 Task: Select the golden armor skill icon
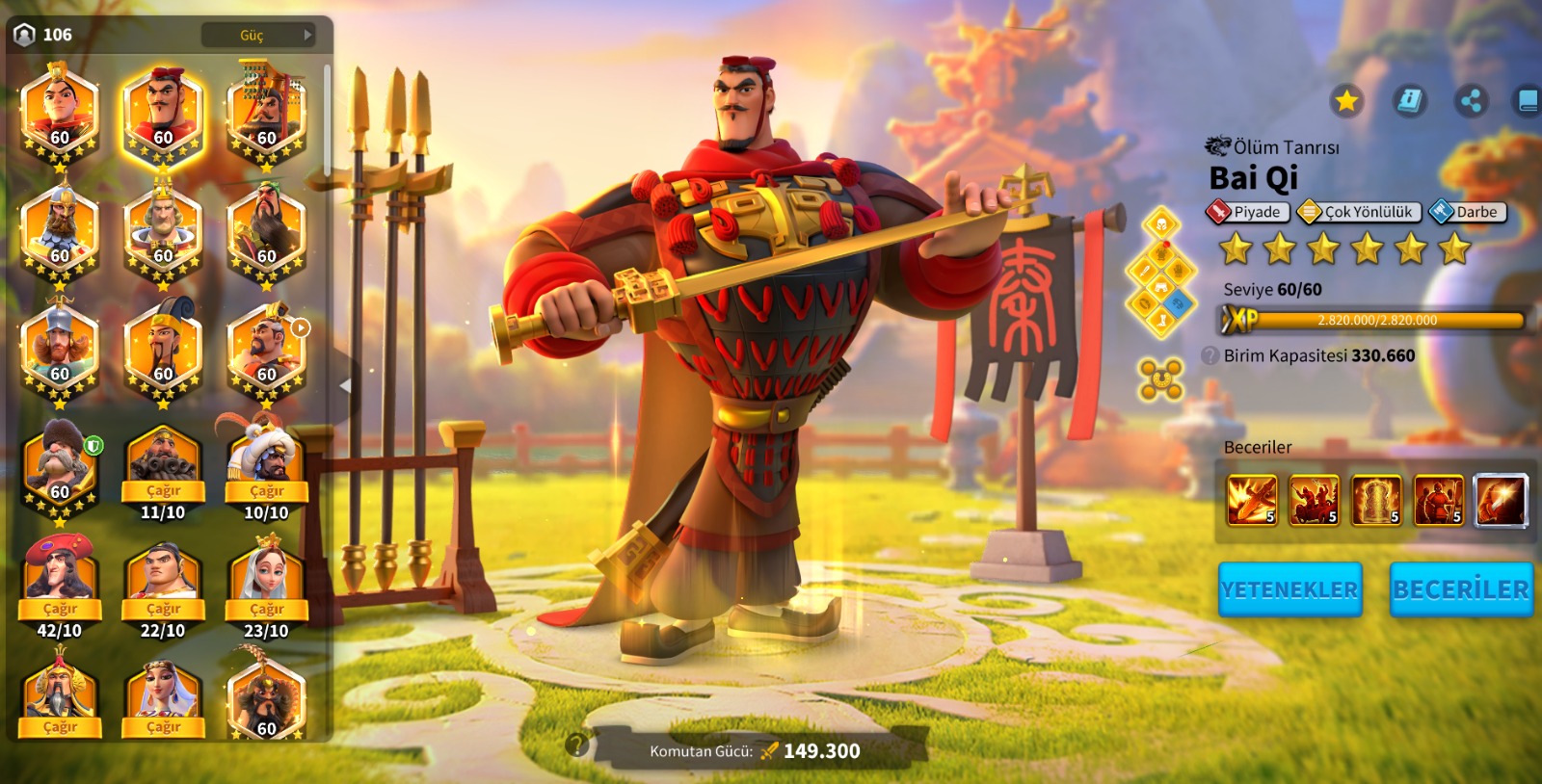(1376, 500)
